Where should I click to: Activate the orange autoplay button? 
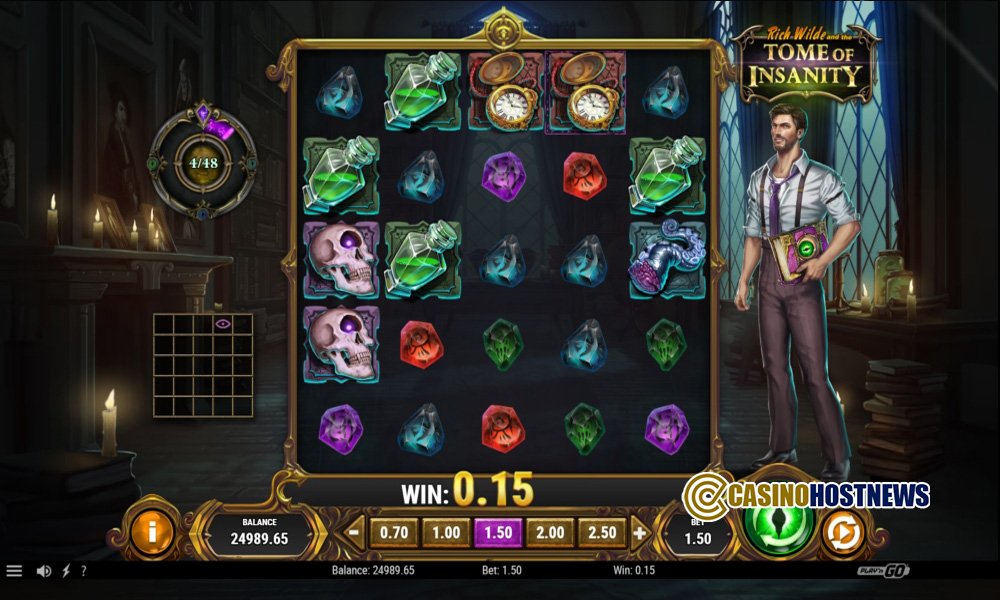pos(843,533)
